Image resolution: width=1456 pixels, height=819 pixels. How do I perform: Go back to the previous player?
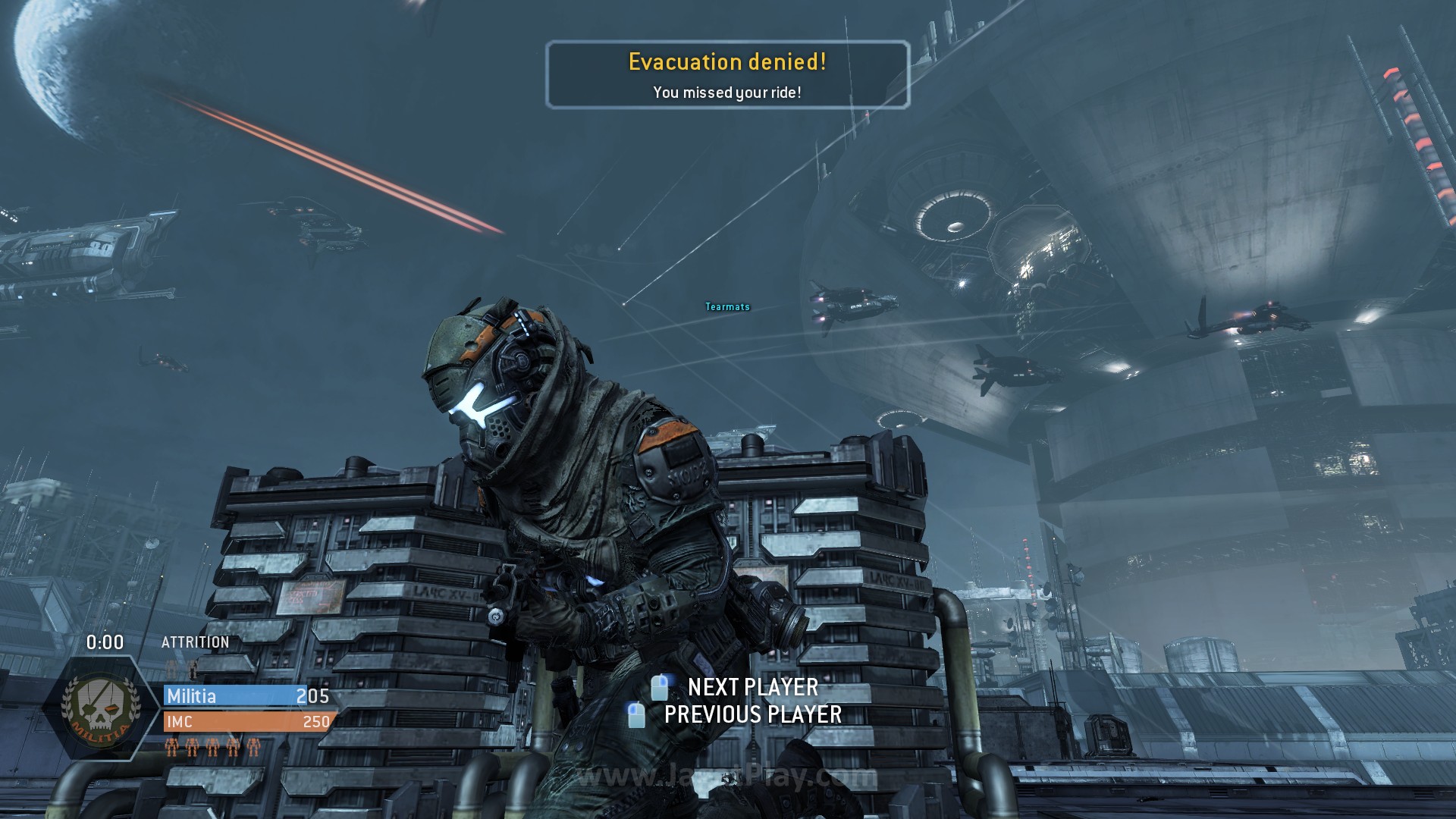[752, 714]
